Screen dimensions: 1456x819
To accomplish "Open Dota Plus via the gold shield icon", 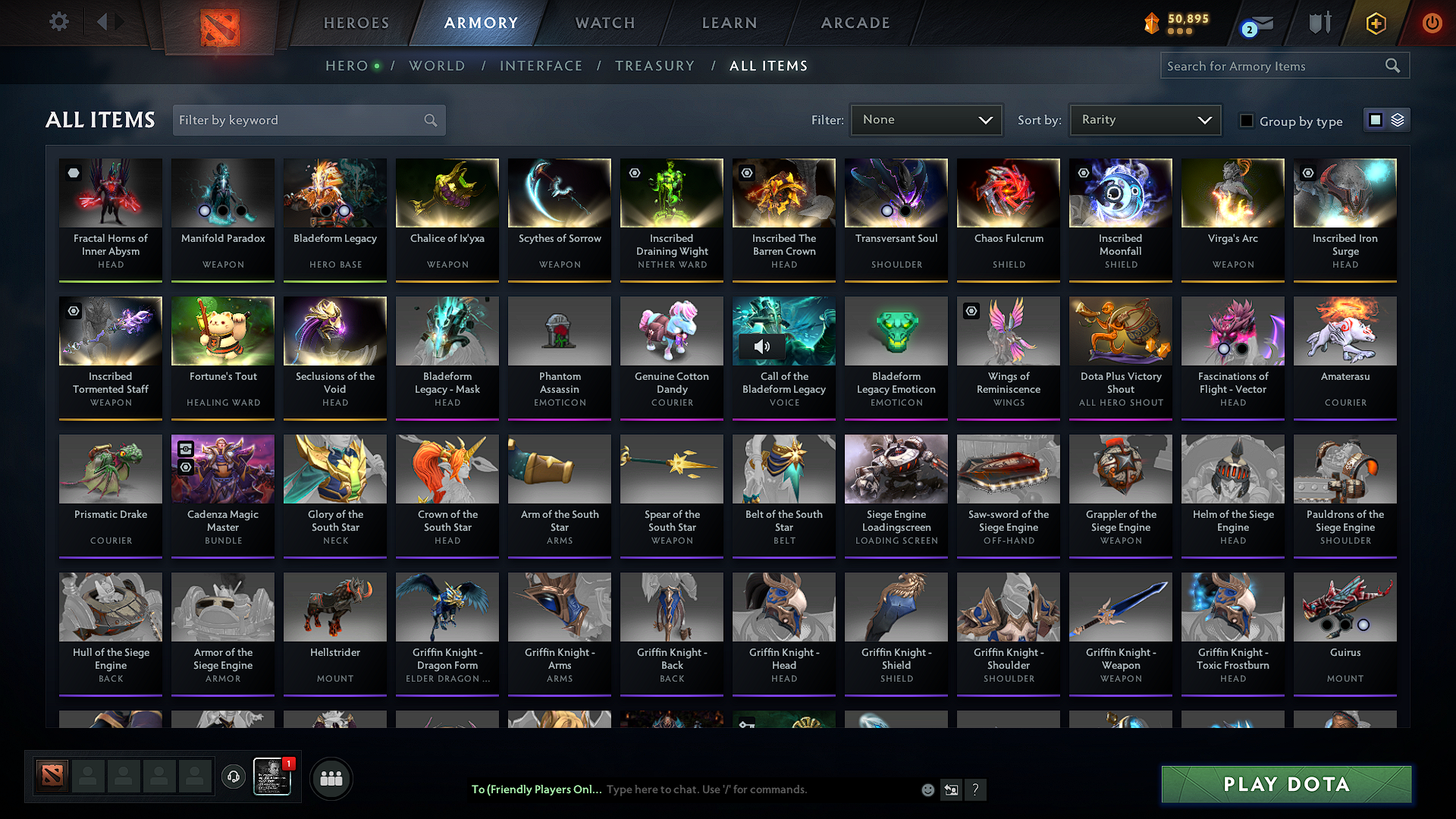I will tap(1376, 23).
